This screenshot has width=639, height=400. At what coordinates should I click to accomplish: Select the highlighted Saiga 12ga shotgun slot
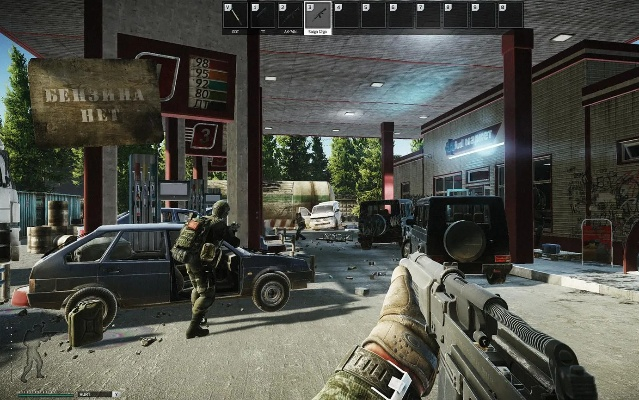pyautogui.click(x=318, y=15)
